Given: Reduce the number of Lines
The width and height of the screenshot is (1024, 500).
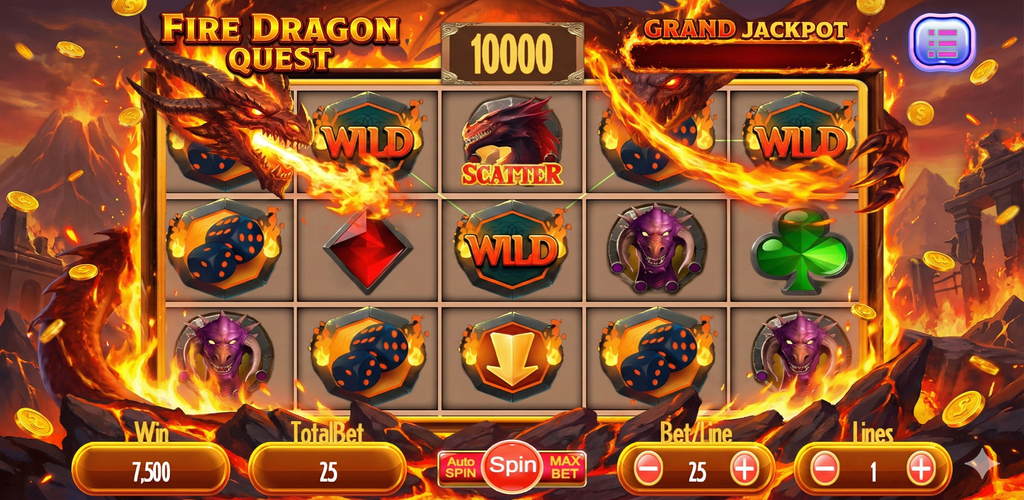Looking at the screenshot, I should click(x=824, y=467).
